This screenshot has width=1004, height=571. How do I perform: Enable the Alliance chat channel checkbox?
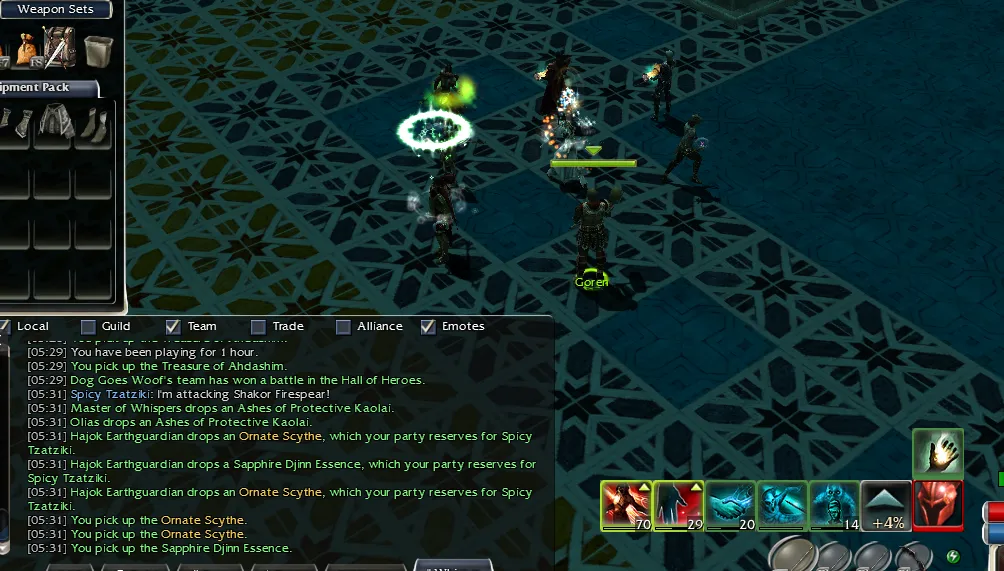tap(343, 326)
